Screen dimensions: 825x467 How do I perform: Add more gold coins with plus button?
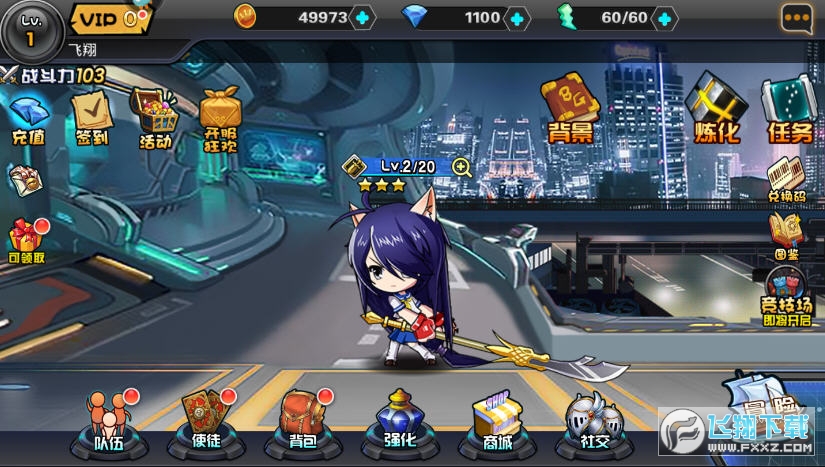(362, 17)
